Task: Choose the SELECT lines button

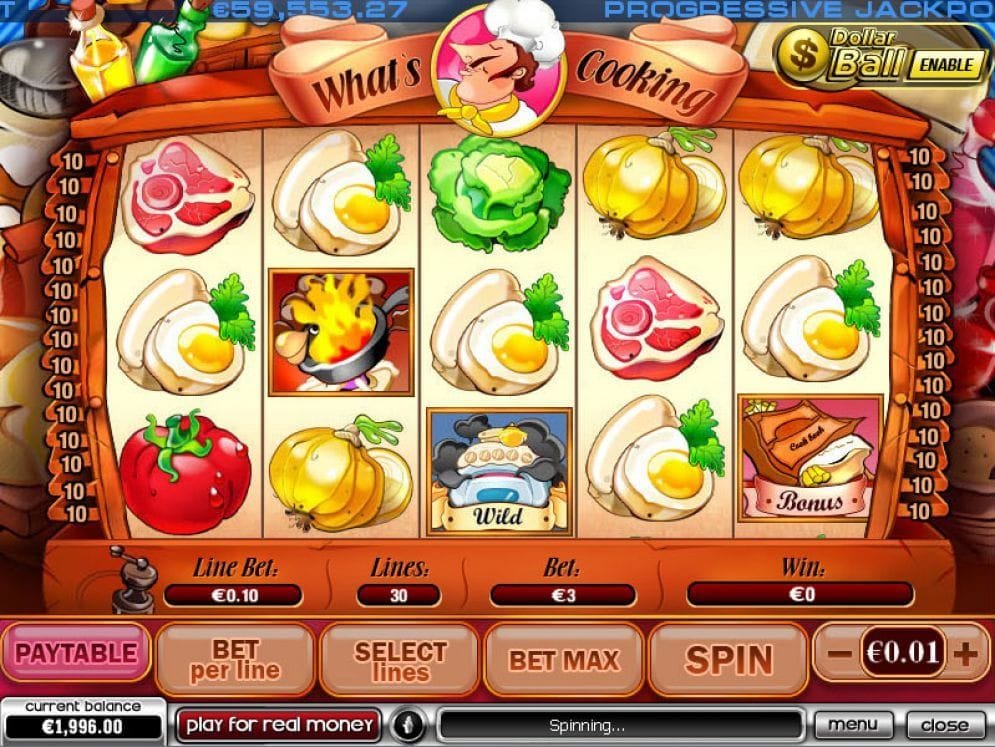Action: pyautogui.click(x=399, y=660)
